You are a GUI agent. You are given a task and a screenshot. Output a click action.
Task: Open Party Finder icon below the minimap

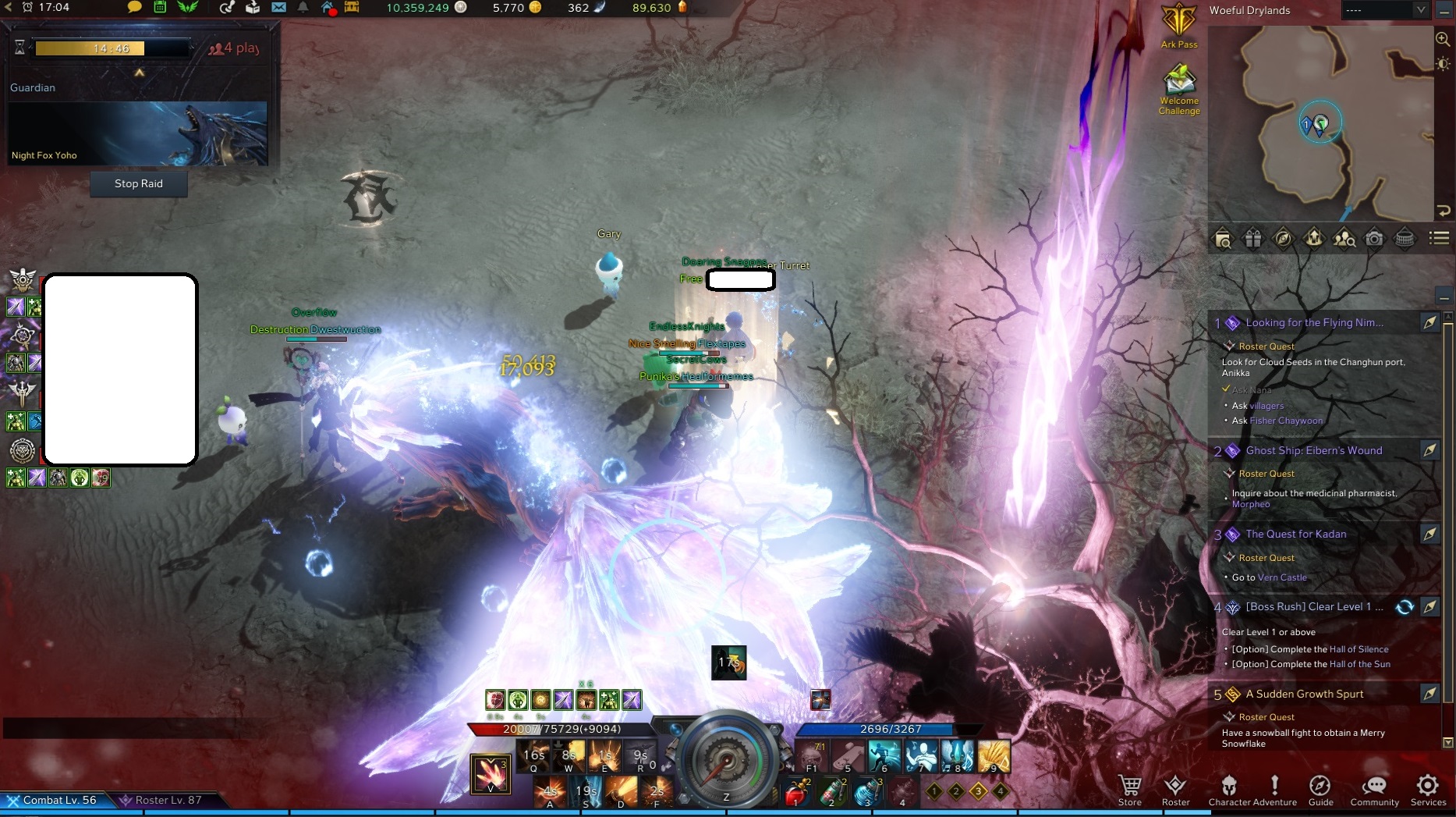click(1344, 238)
